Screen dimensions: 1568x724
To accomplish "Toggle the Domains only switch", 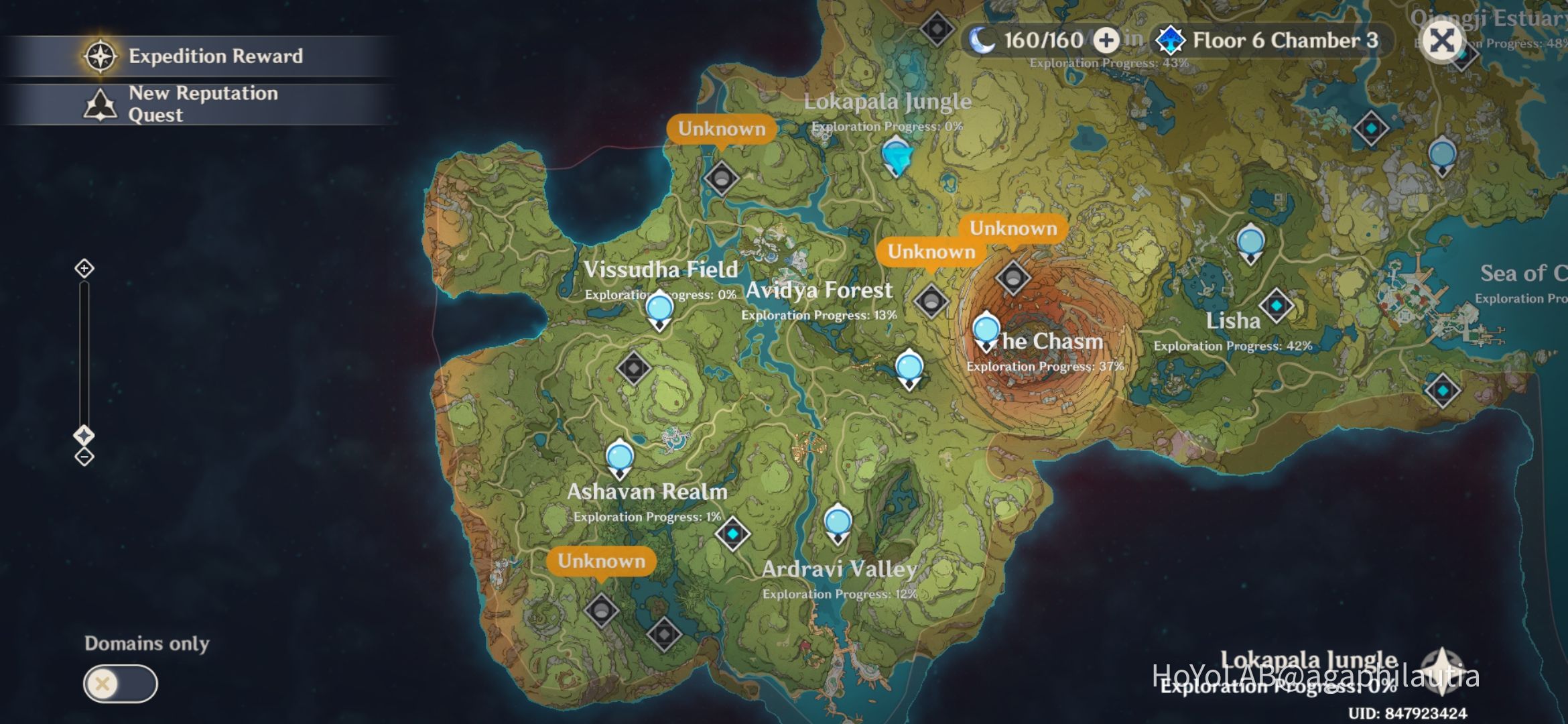I will (x=121, y=682).
